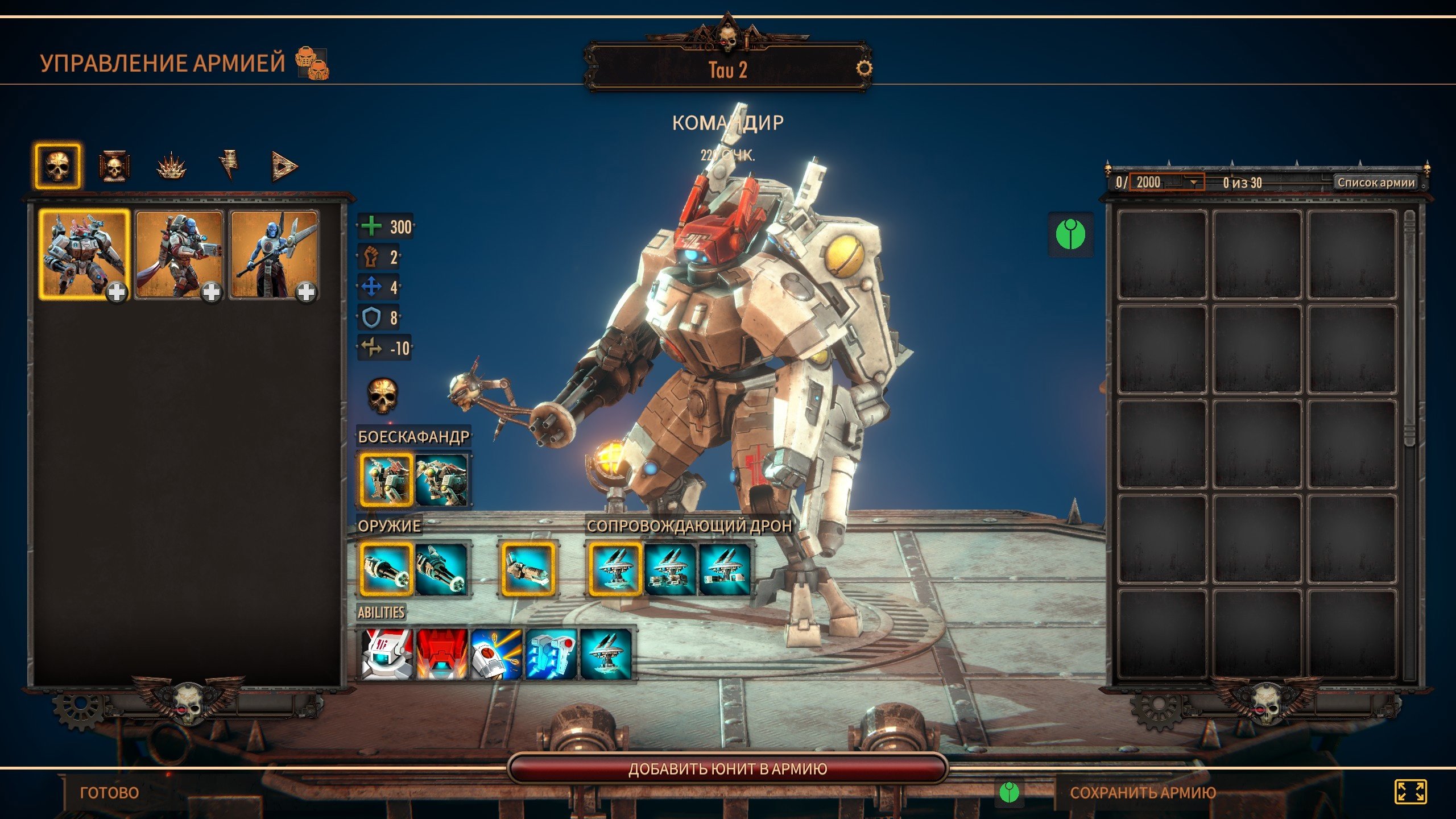
Task: Pick the second weapon under ОРУЖИЕ
Action: pyautogui.click(x=442, y=569)
